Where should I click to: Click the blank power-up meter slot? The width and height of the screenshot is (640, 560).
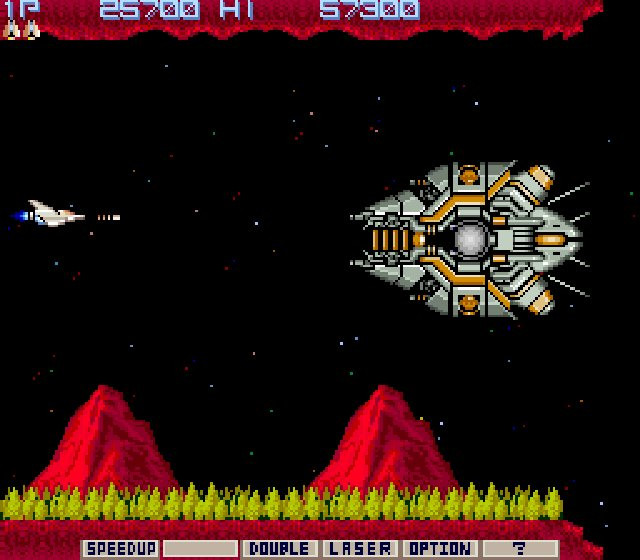coord(200,549)
